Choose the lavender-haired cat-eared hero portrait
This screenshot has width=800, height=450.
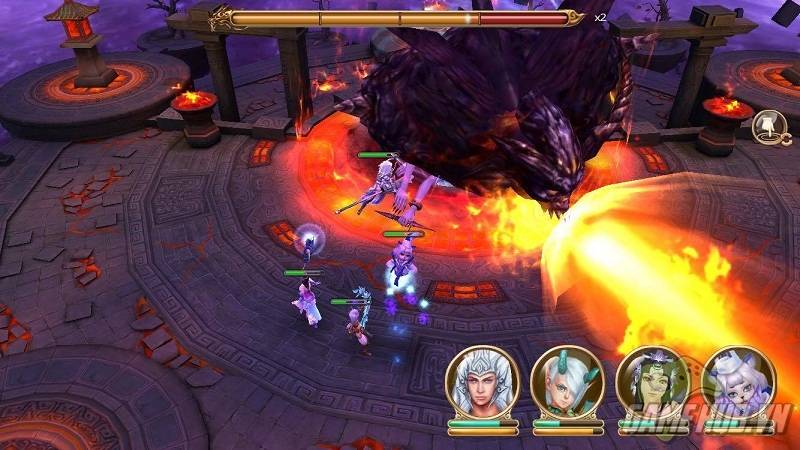click(x=737, y=384)
